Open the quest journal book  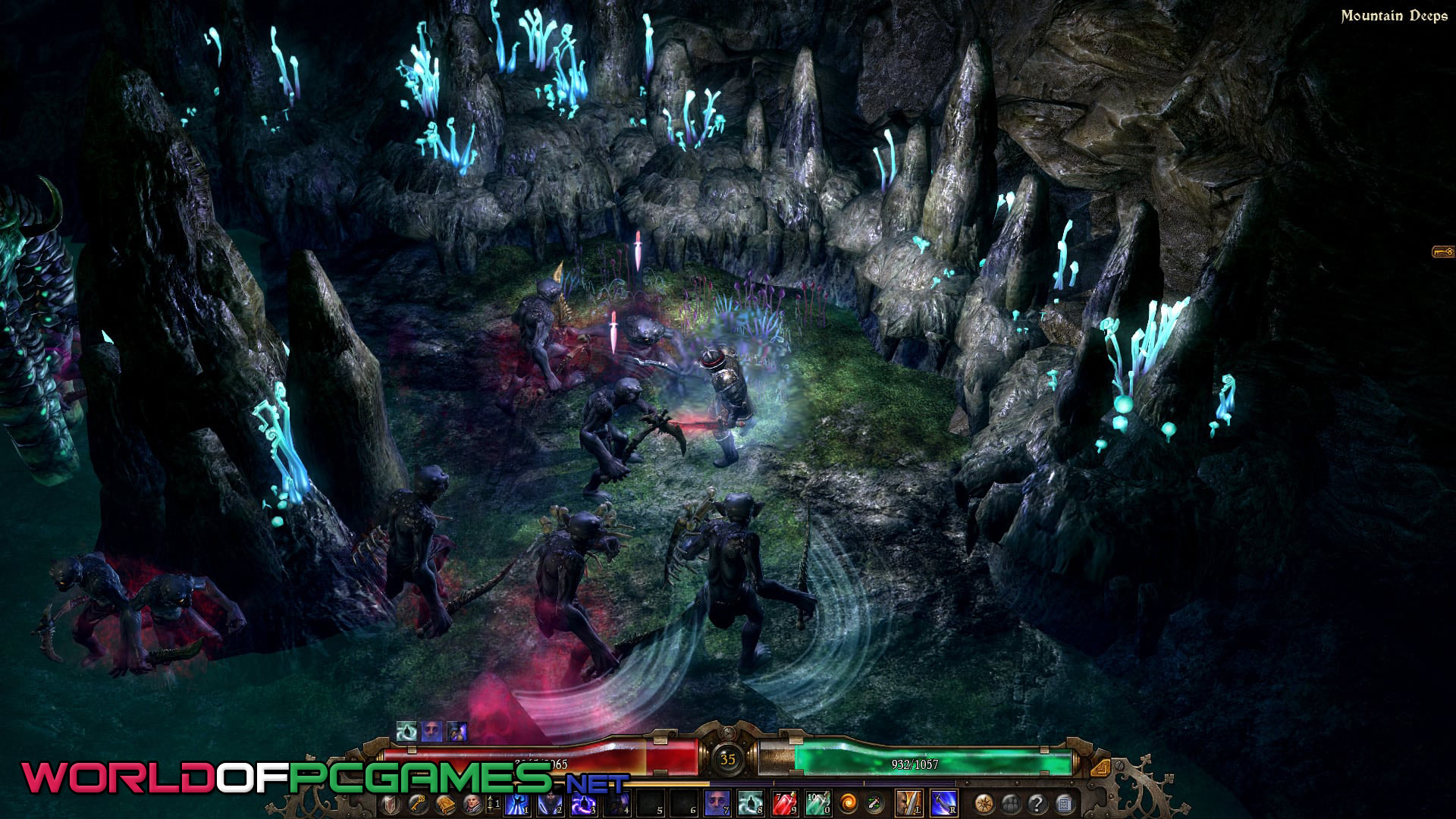445,804
